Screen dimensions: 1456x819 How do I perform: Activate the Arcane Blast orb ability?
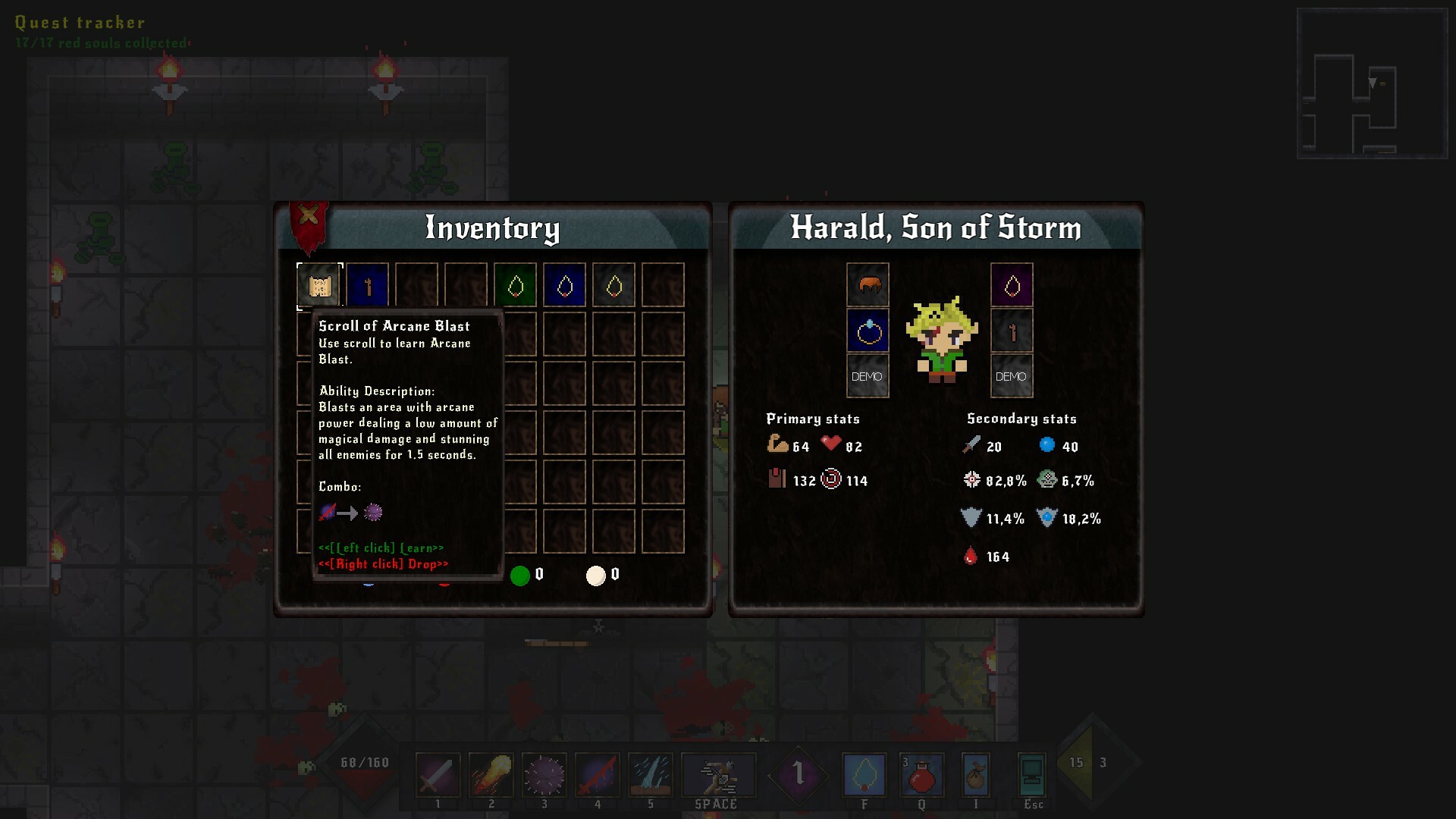pyautogui.click(x=544, y=775)
